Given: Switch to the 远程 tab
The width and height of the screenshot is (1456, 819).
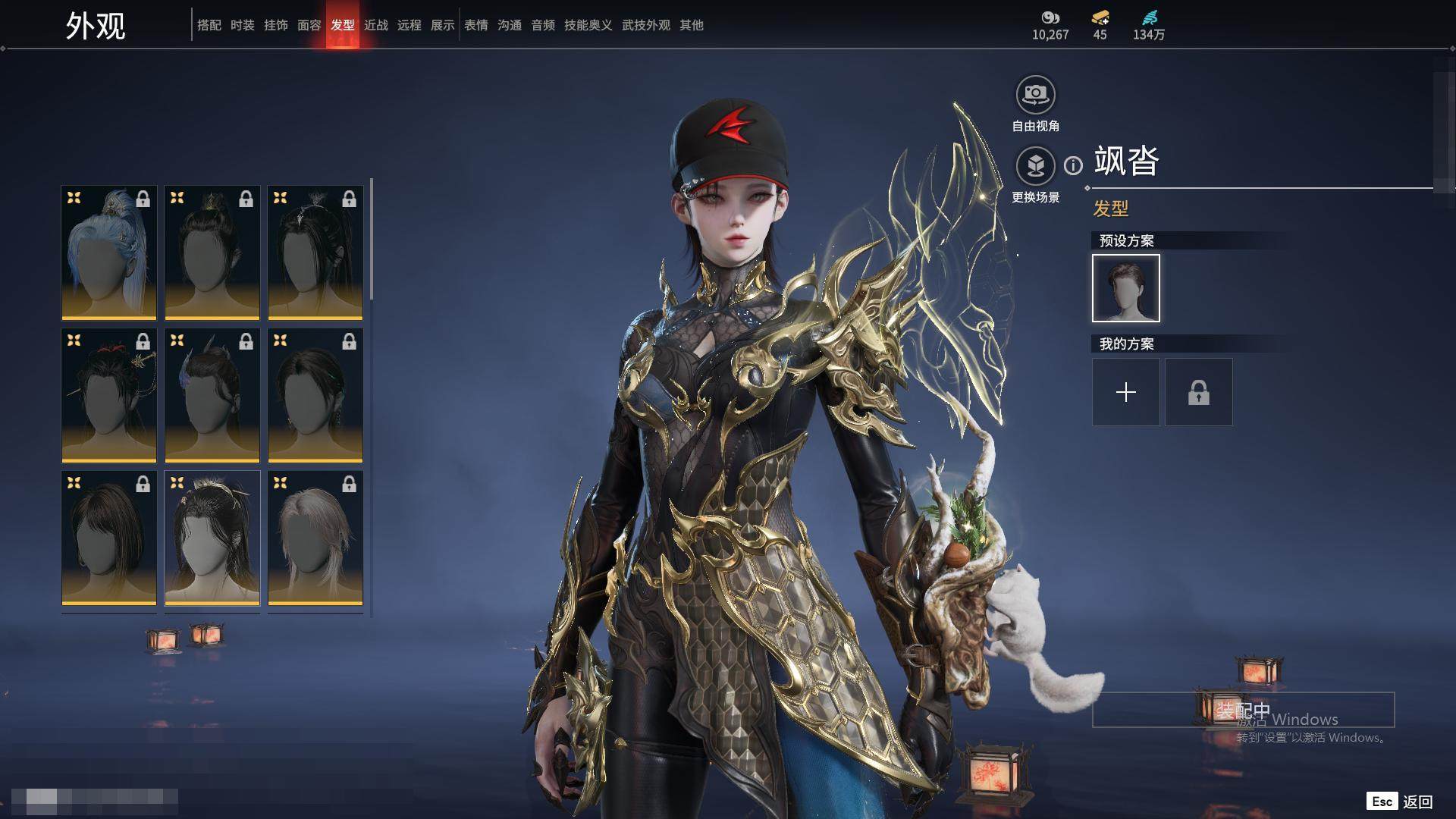Looking at the screenshot, I should (409, 25).
